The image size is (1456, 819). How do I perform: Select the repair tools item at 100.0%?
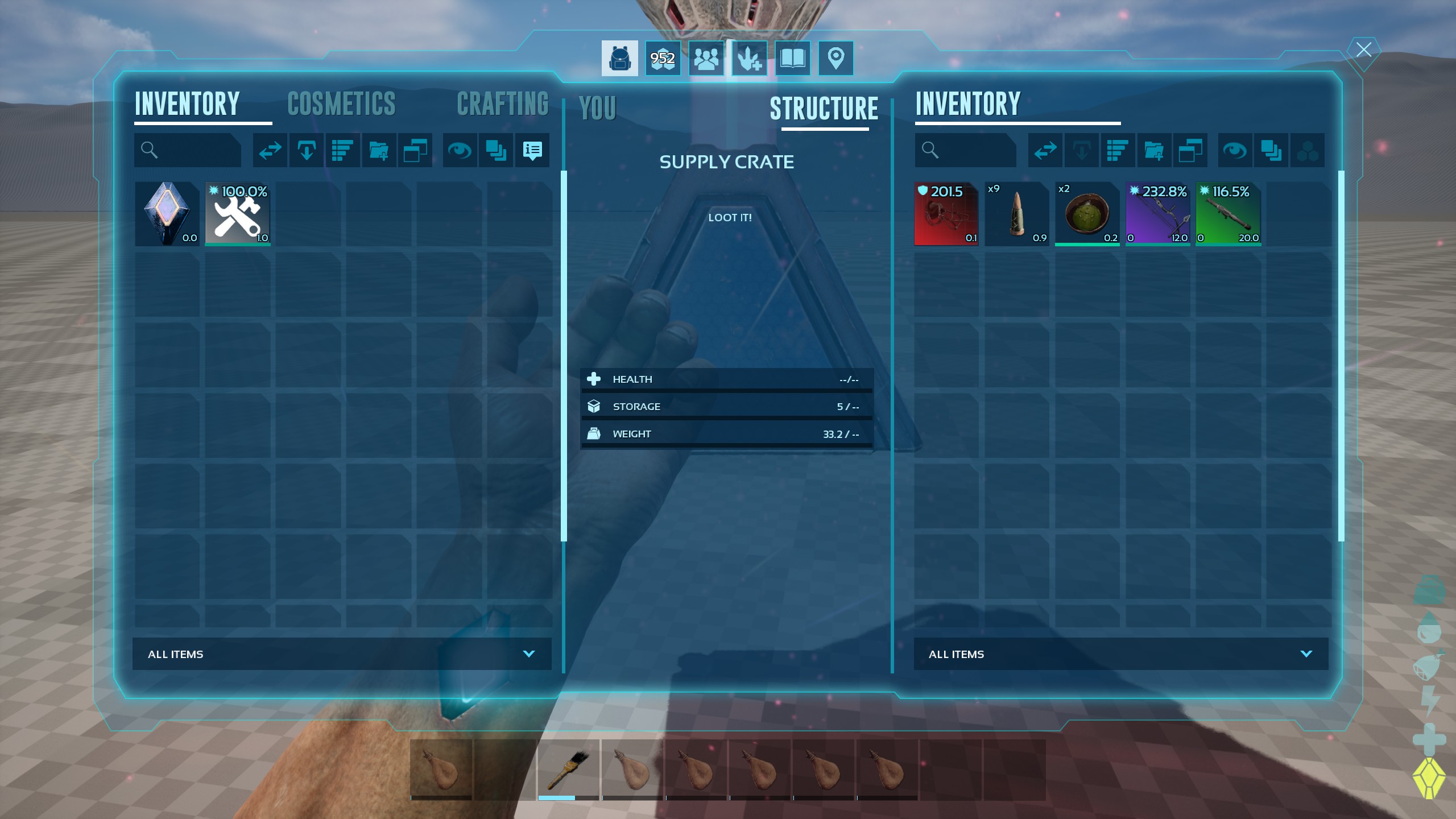237,214
